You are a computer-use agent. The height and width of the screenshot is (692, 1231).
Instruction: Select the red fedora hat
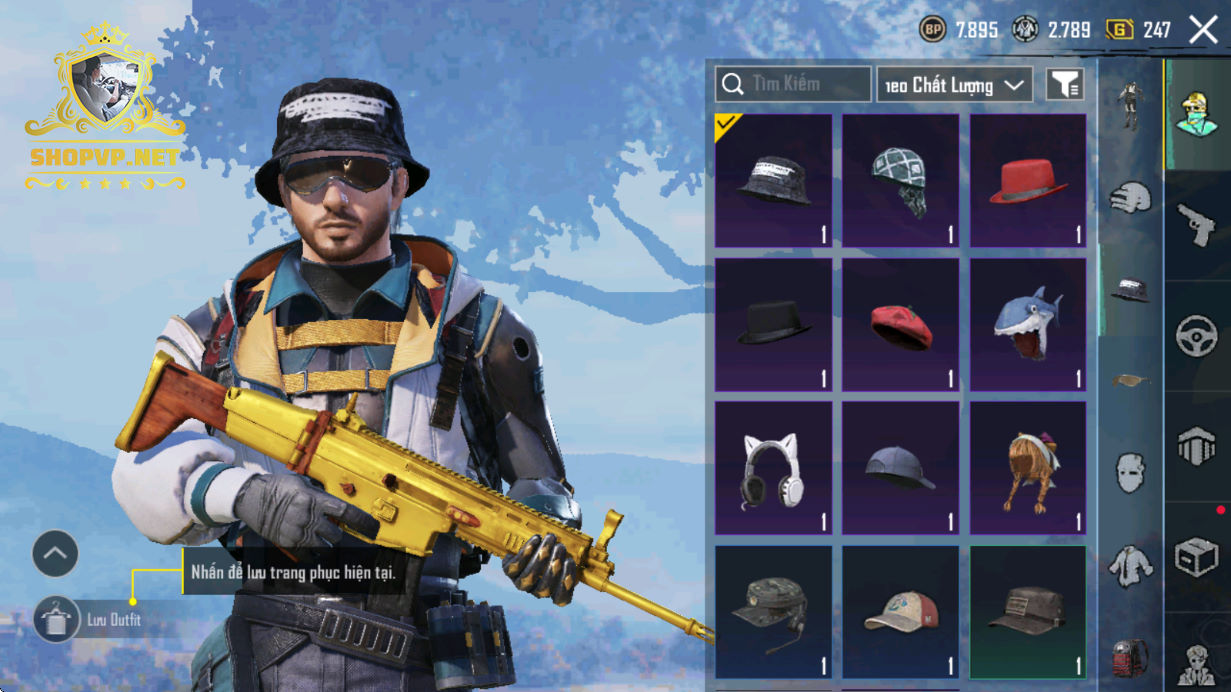pyautogui.click(x=1028, y=180)
